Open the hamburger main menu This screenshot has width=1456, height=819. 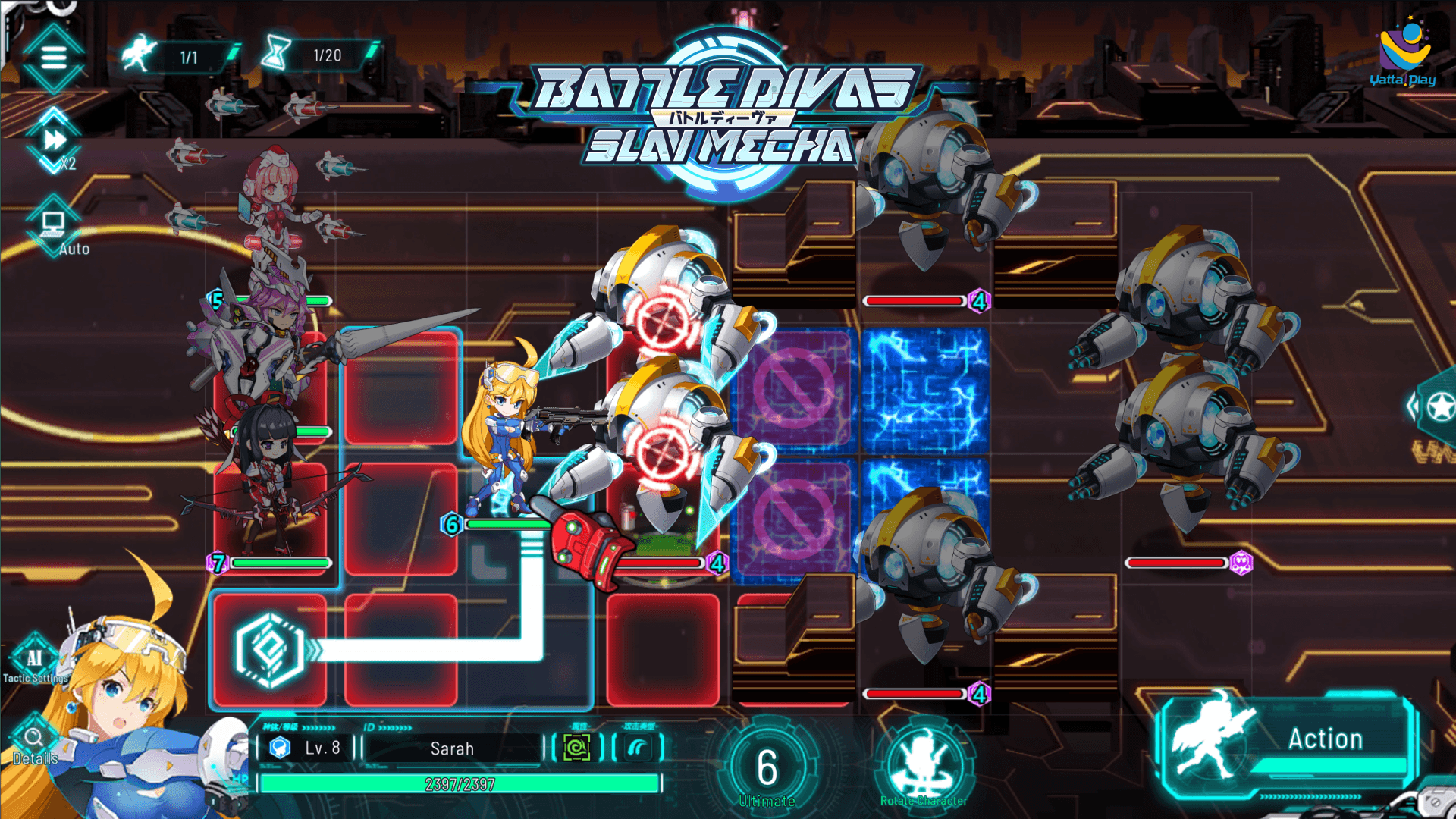coord(53,57)
